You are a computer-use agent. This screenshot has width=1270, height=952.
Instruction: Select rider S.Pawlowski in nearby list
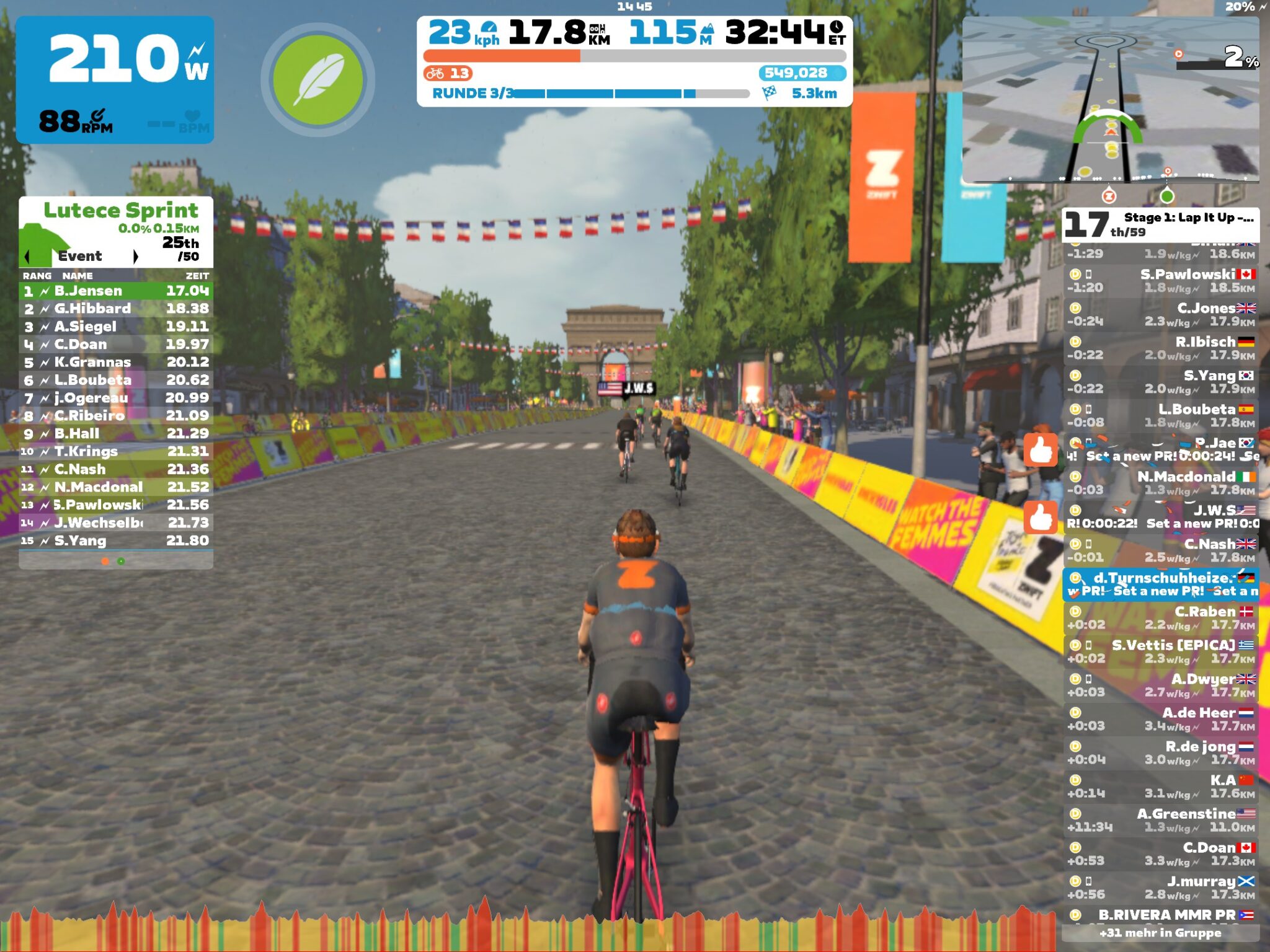coord(1161,281)
